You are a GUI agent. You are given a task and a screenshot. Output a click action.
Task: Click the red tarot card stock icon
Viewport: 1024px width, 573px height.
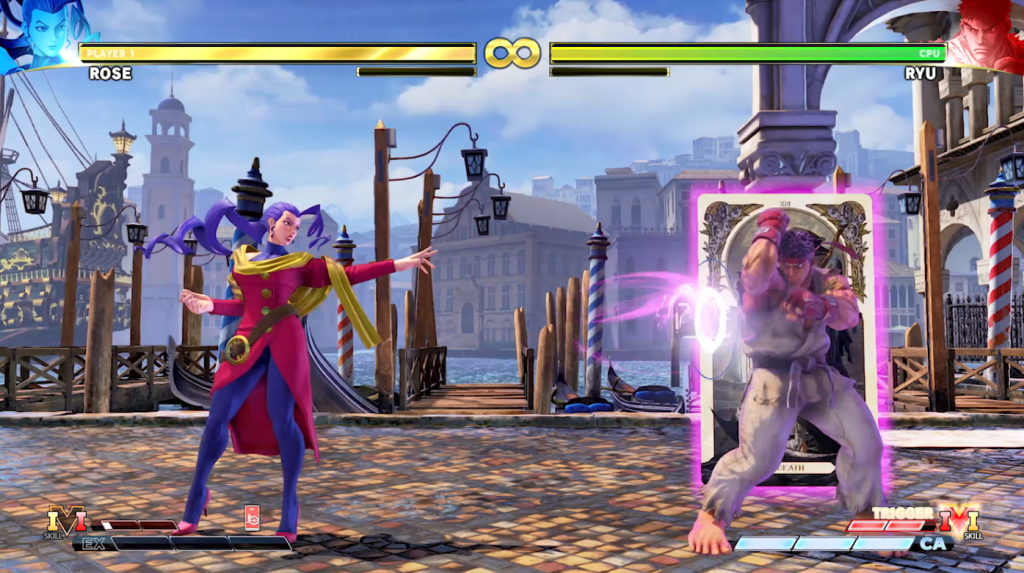(x=252, y=516)
